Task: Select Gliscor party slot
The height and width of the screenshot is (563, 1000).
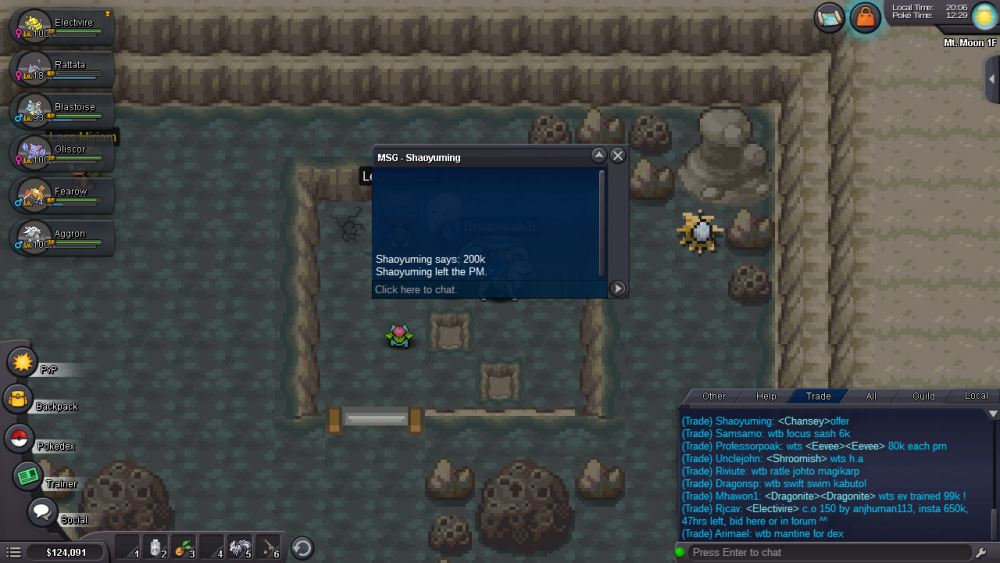Action: point(58,153)
